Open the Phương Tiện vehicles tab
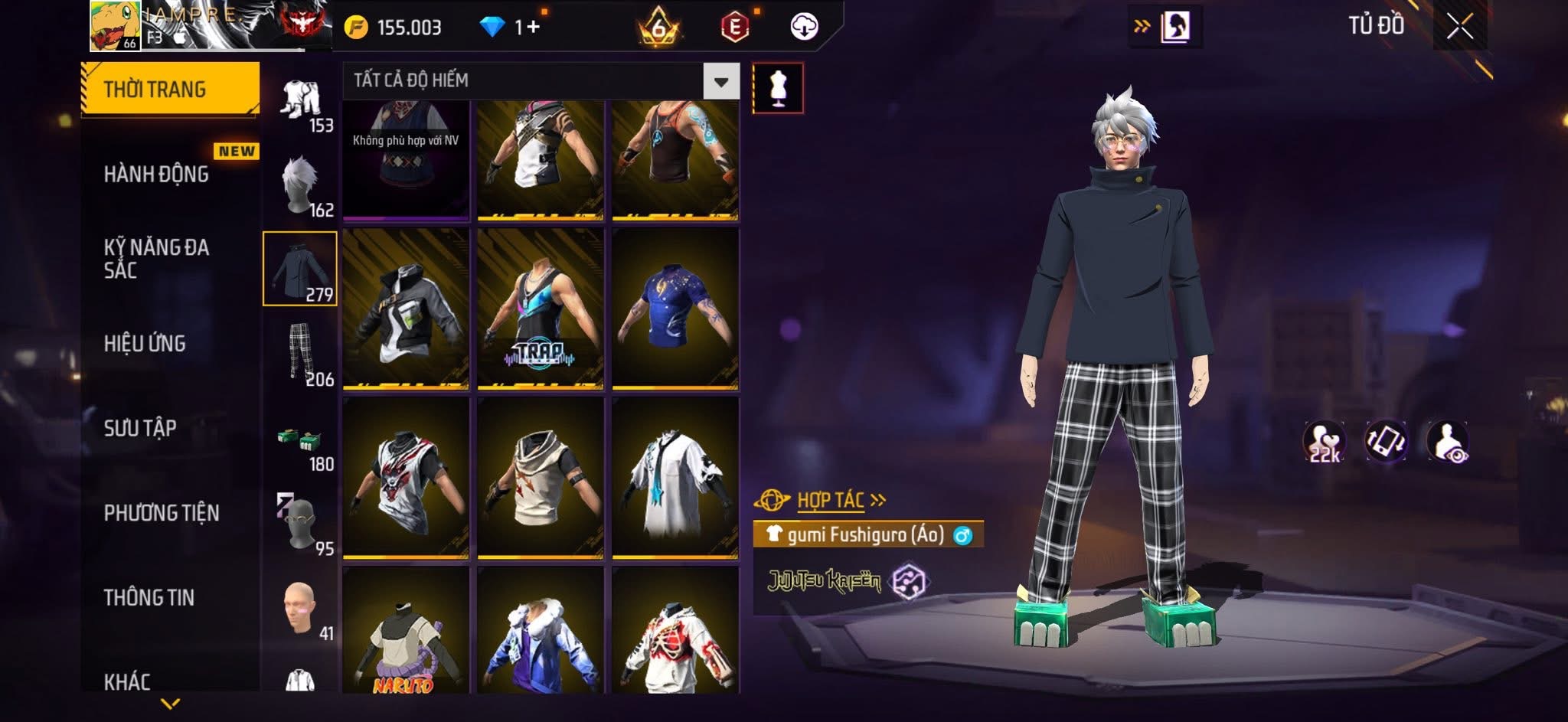1568x722 pixels. [162, 513]
